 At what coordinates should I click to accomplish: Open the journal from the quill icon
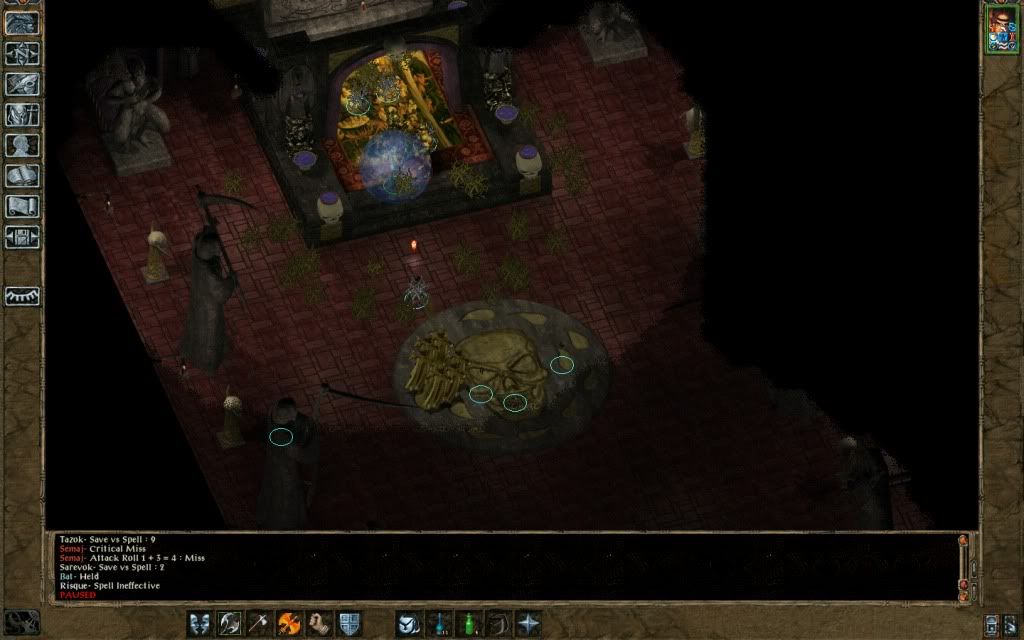click(22, 85)
